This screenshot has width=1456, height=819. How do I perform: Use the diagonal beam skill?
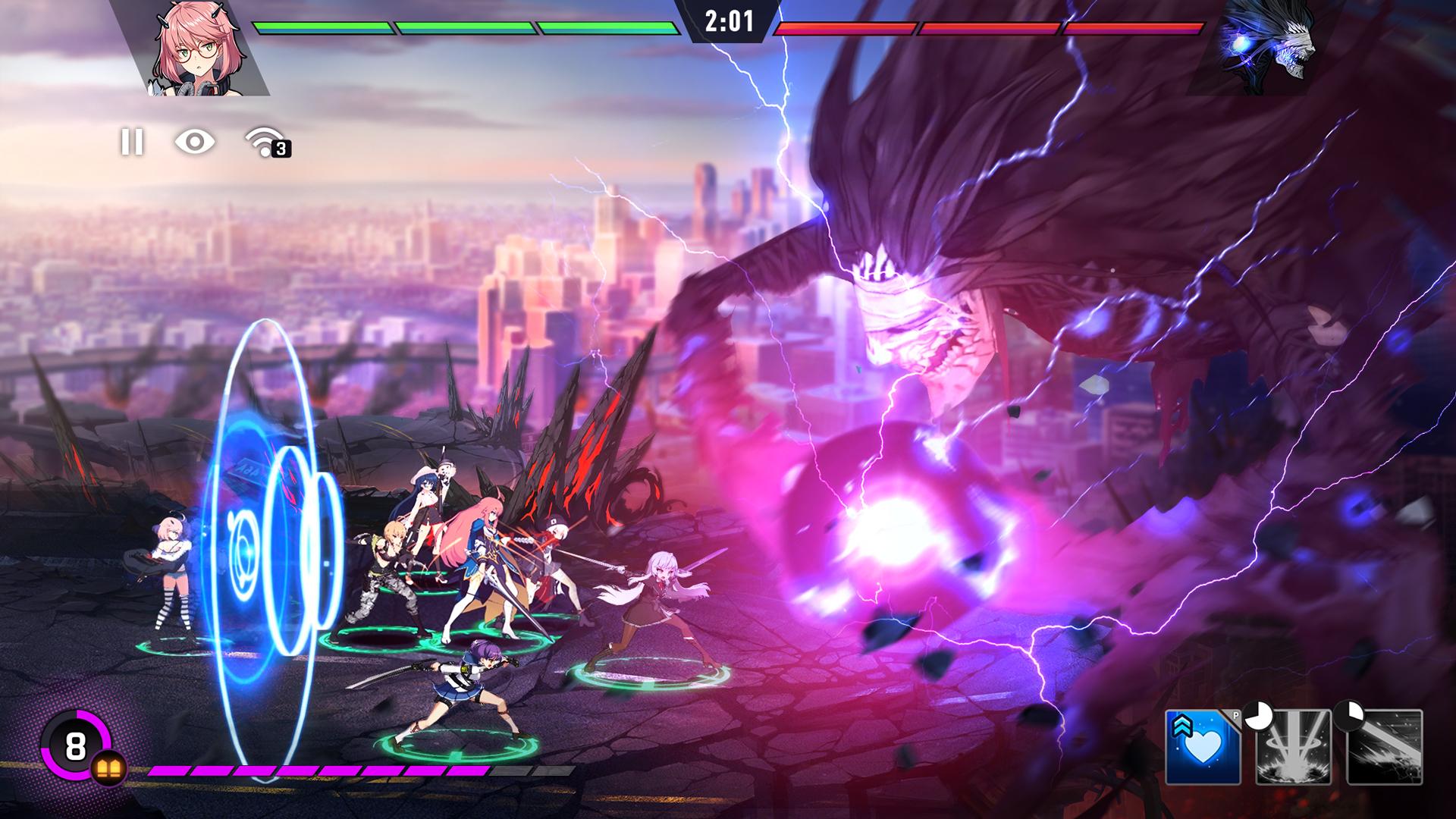[x=1385, y=747]
